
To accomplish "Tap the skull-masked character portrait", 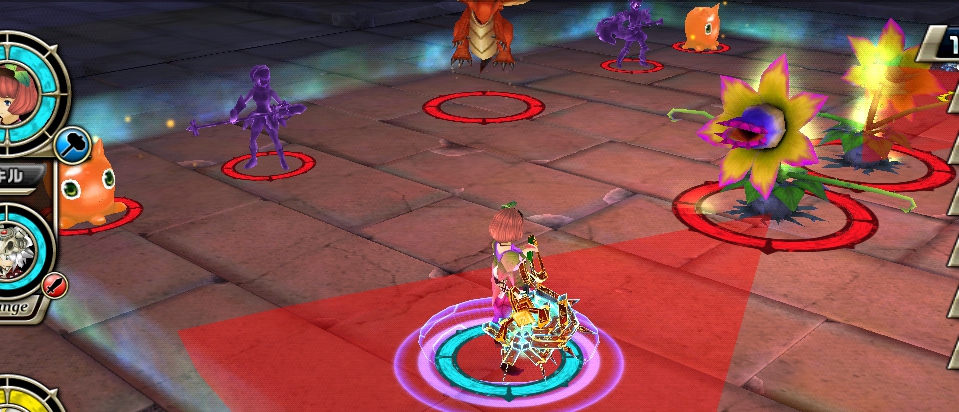I will [x=17, y=255].
